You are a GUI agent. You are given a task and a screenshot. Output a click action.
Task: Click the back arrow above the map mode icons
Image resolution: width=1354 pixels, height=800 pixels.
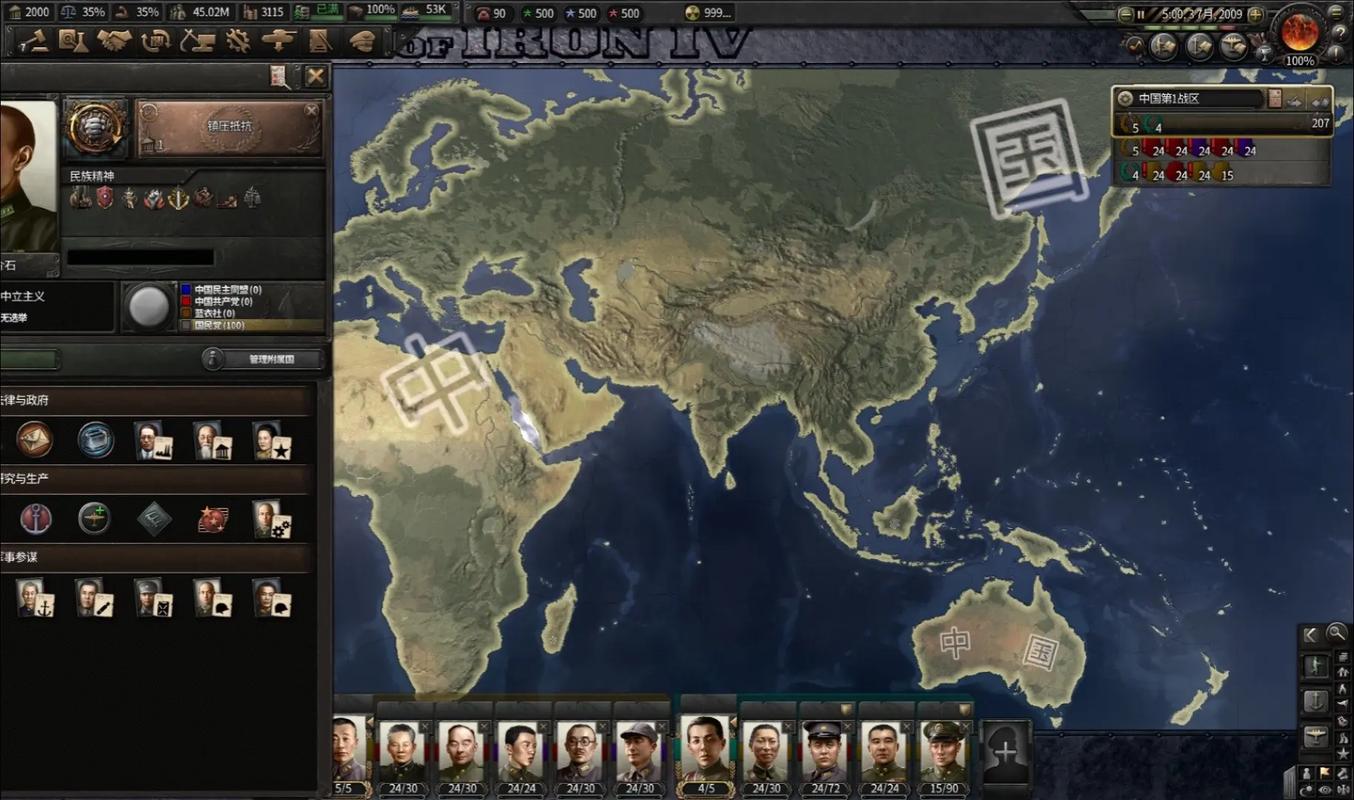click(x=1309, y=633)
